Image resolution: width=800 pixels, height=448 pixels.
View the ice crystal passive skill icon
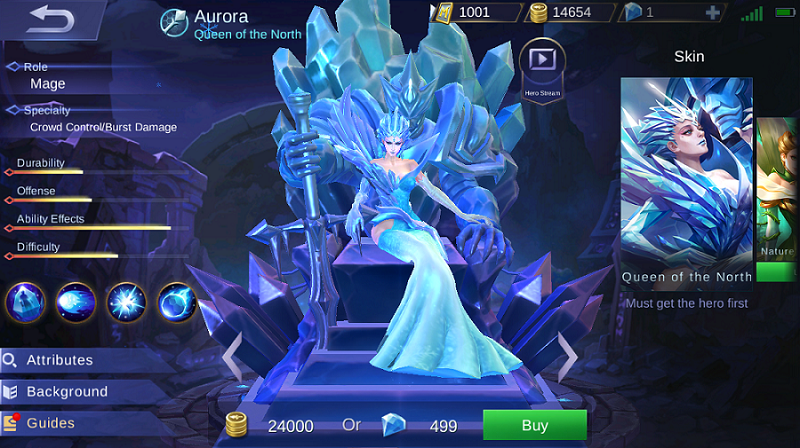pyautogui.click(x=24, y=301)
